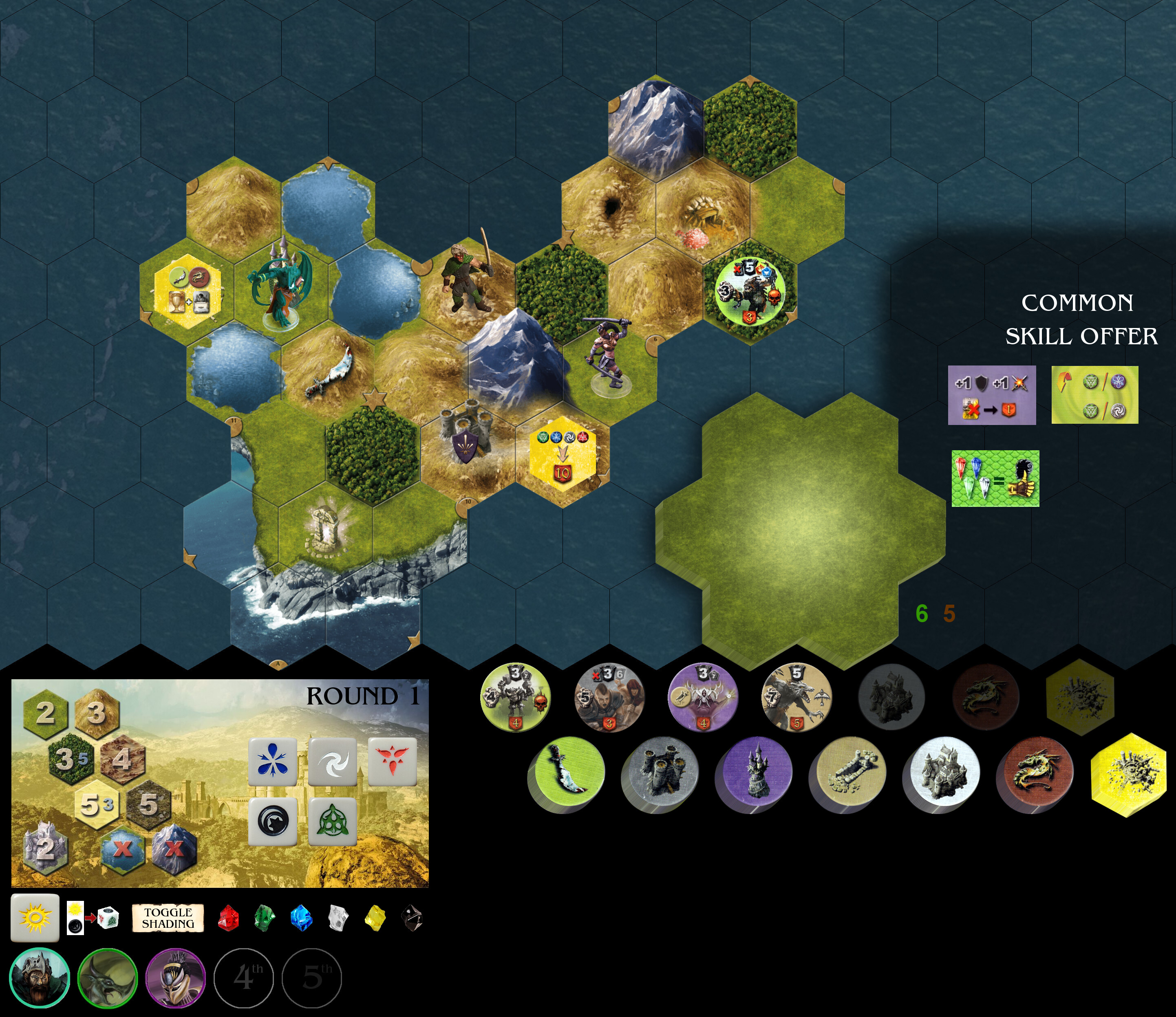Select the bearded helmeted hero portrait

39,978
